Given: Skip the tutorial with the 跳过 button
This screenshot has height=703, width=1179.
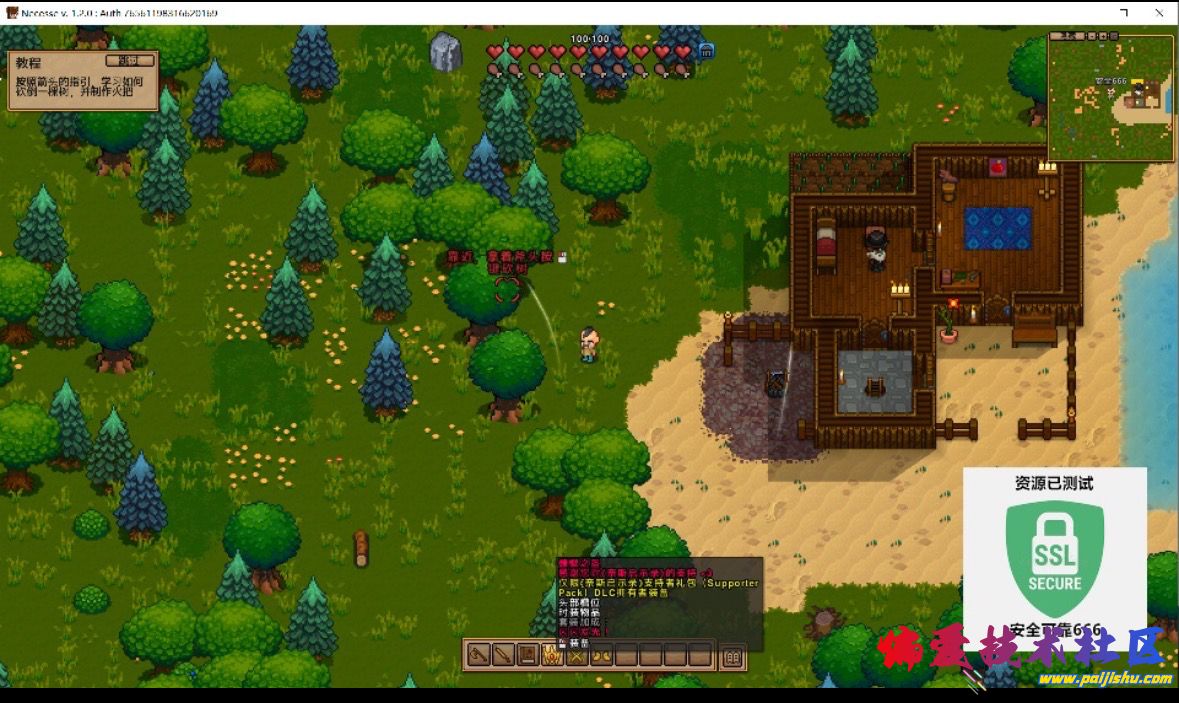Looking at the screenshot, I should coord(129,60).
